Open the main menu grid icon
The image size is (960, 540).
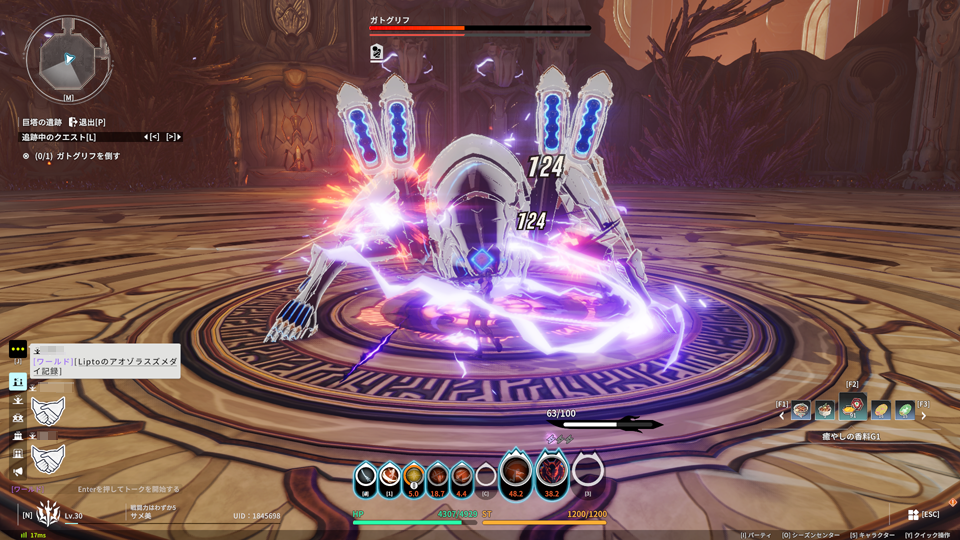pos(913,514)
